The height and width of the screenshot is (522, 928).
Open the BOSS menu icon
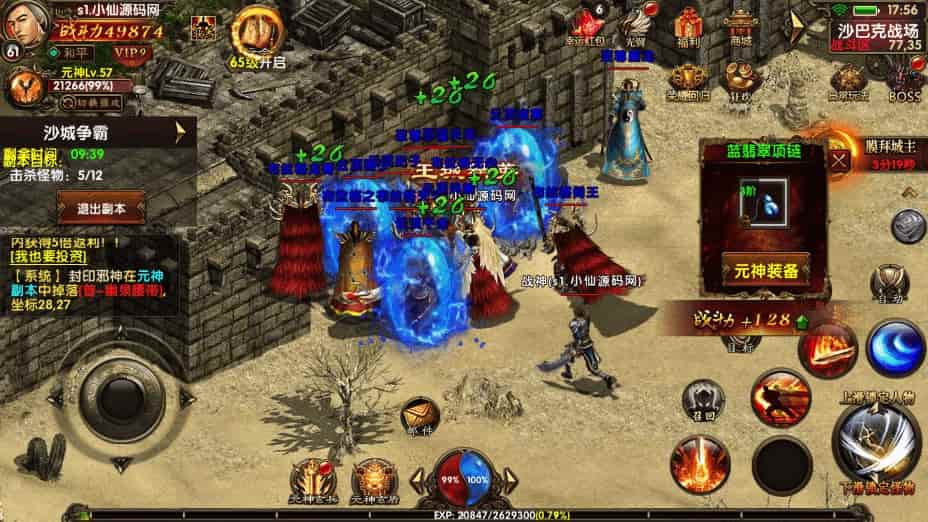coord(904,80)
